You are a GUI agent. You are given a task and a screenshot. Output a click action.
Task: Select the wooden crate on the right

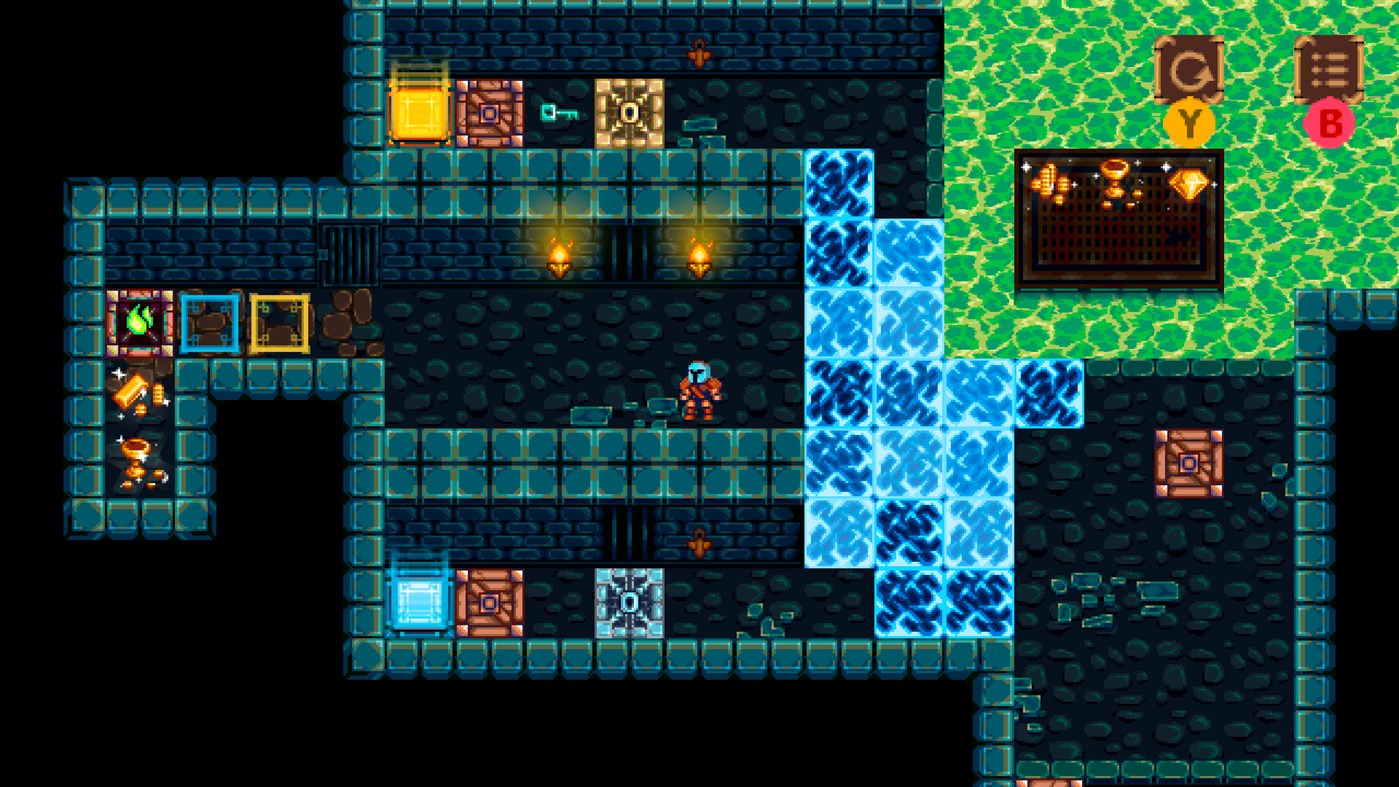coord(1187,461)
